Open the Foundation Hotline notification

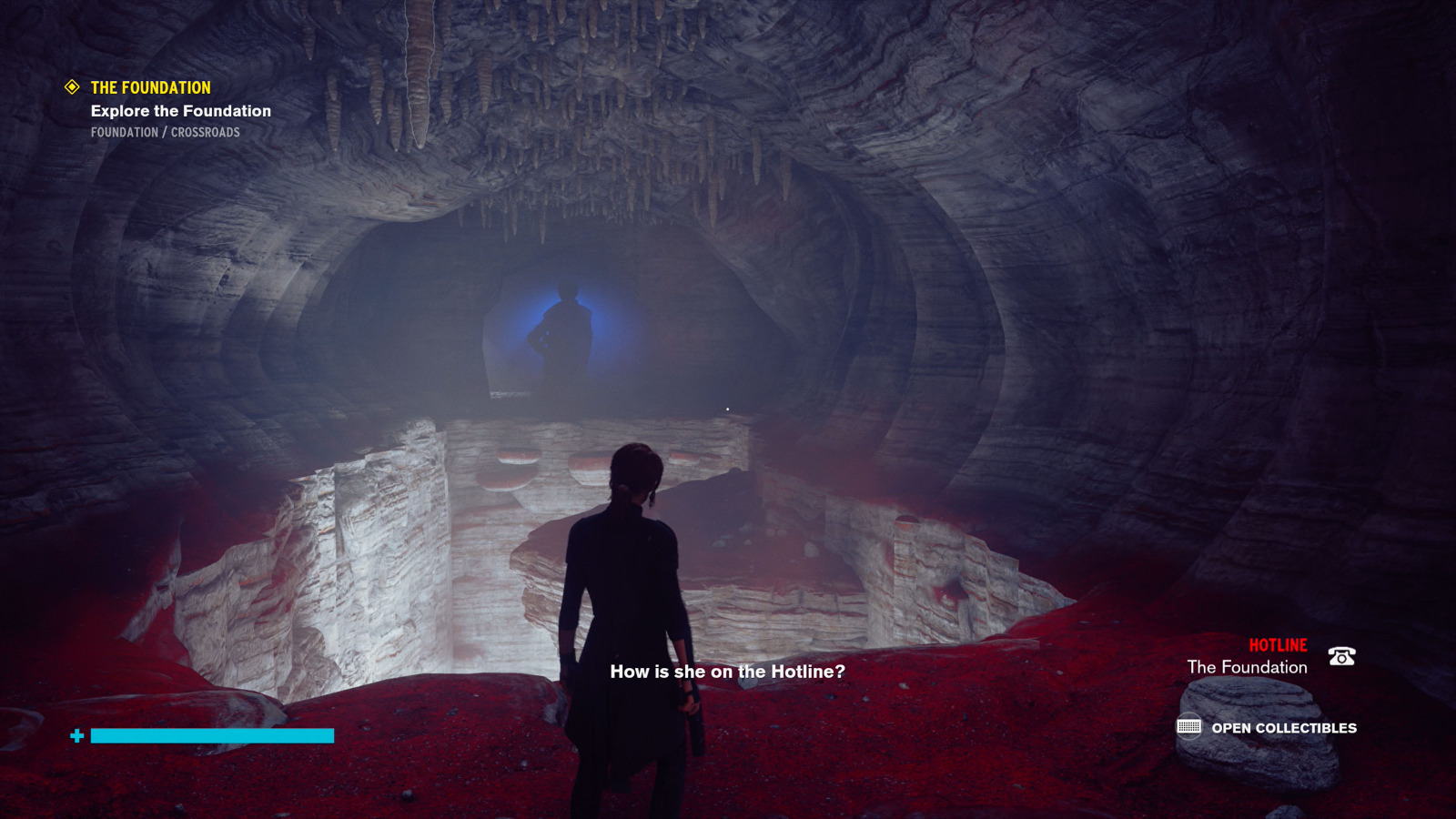pos(1247,667)
